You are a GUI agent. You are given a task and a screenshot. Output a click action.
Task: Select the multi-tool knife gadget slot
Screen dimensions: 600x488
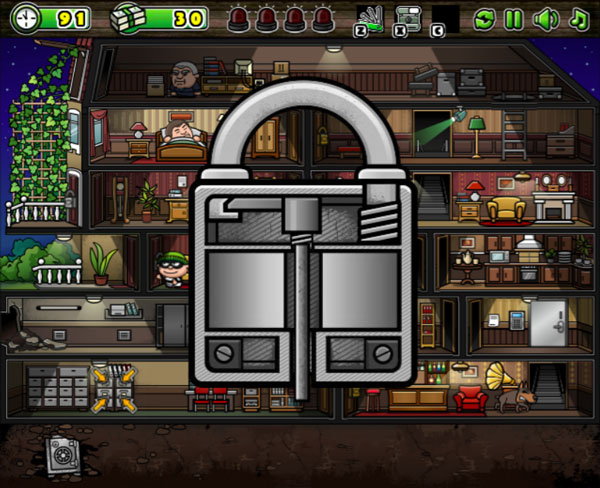point(371,18)
